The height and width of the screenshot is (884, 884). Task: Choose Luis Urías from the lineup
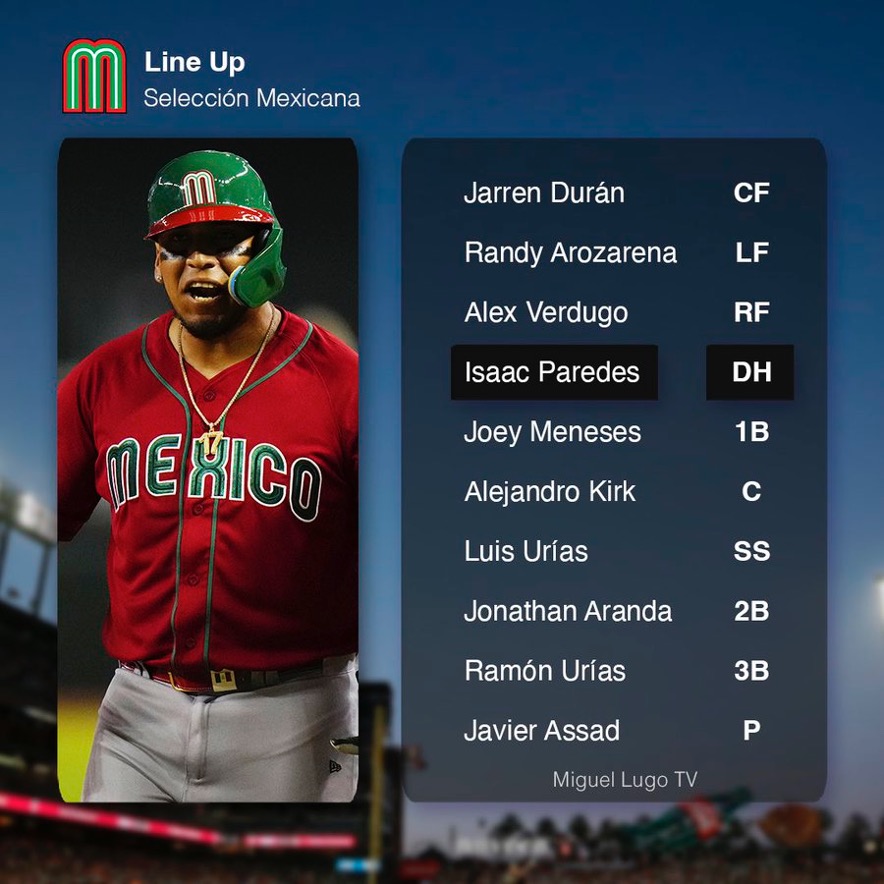click(526, 551)
